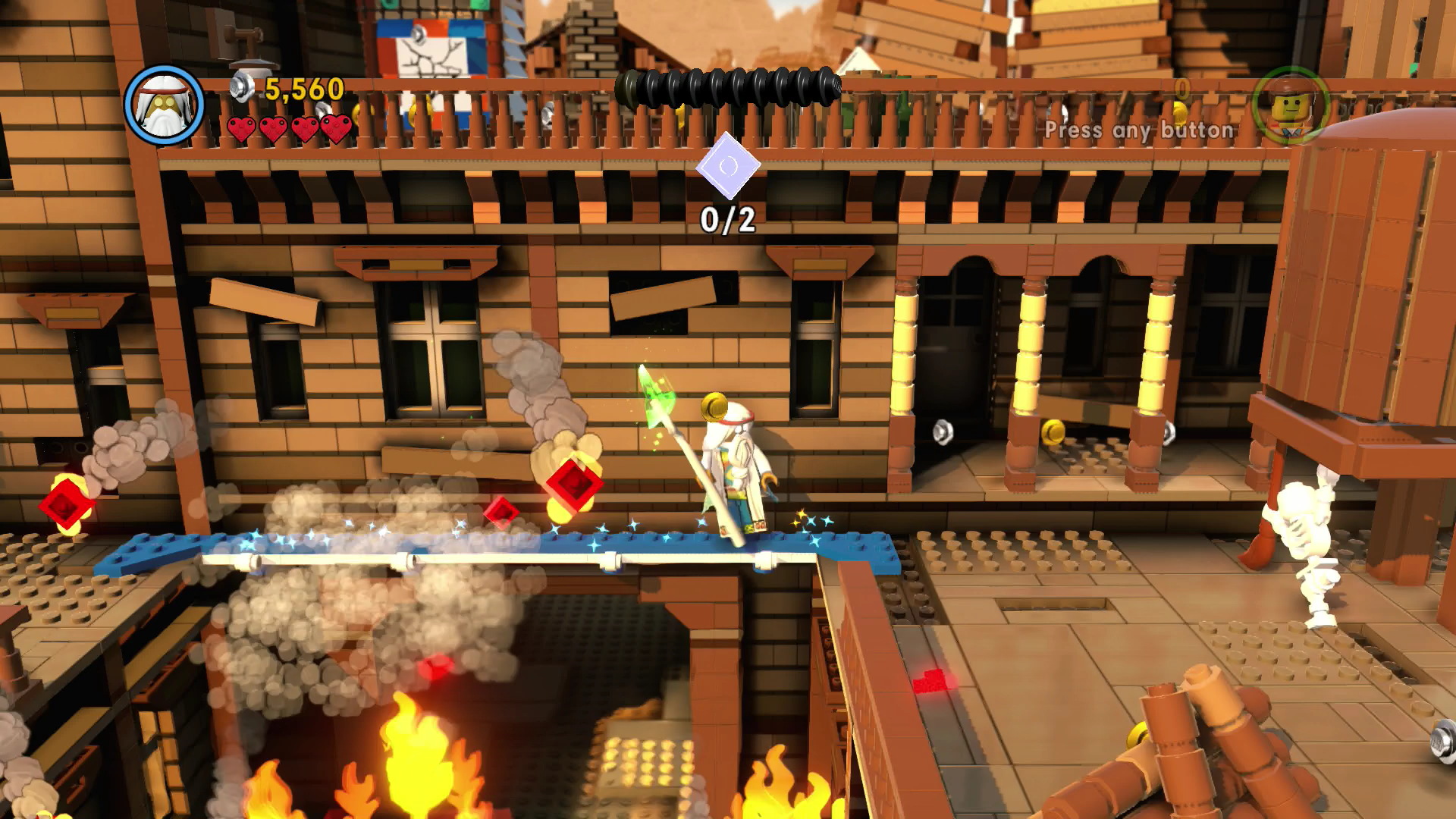Toggle Emmet's portrait to activate player two
1456x819 pixels.
1288,105
